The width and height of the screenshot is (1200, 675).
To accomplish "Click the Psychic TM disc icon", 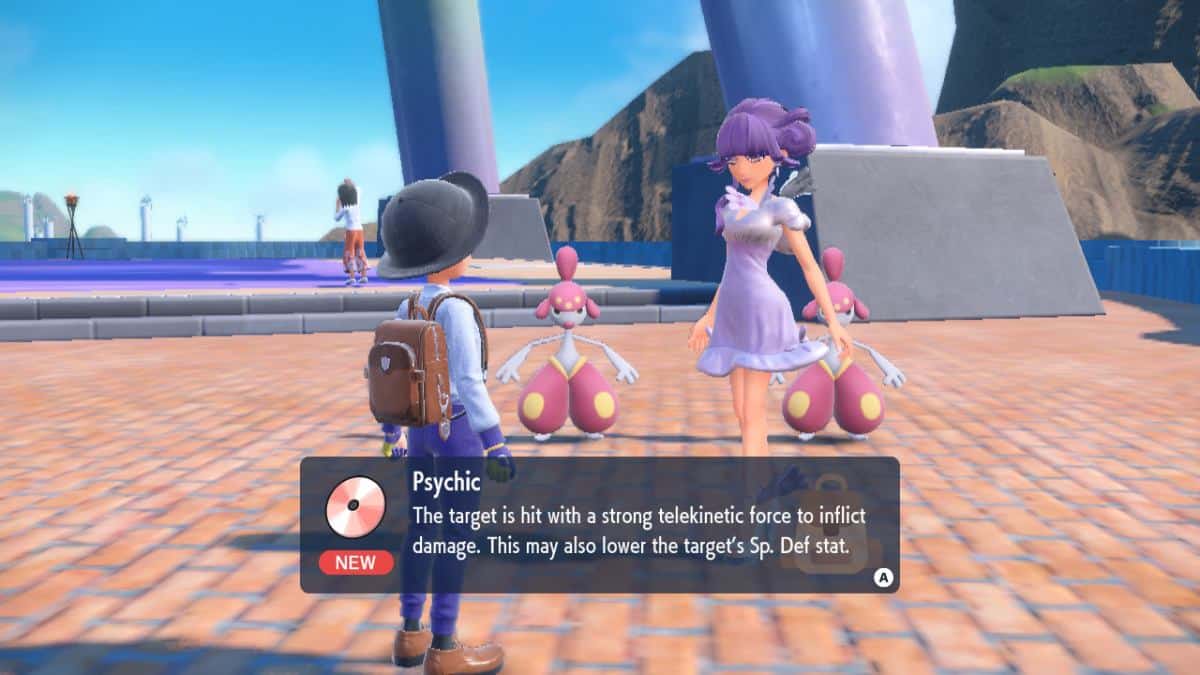I will pos(355,506).
